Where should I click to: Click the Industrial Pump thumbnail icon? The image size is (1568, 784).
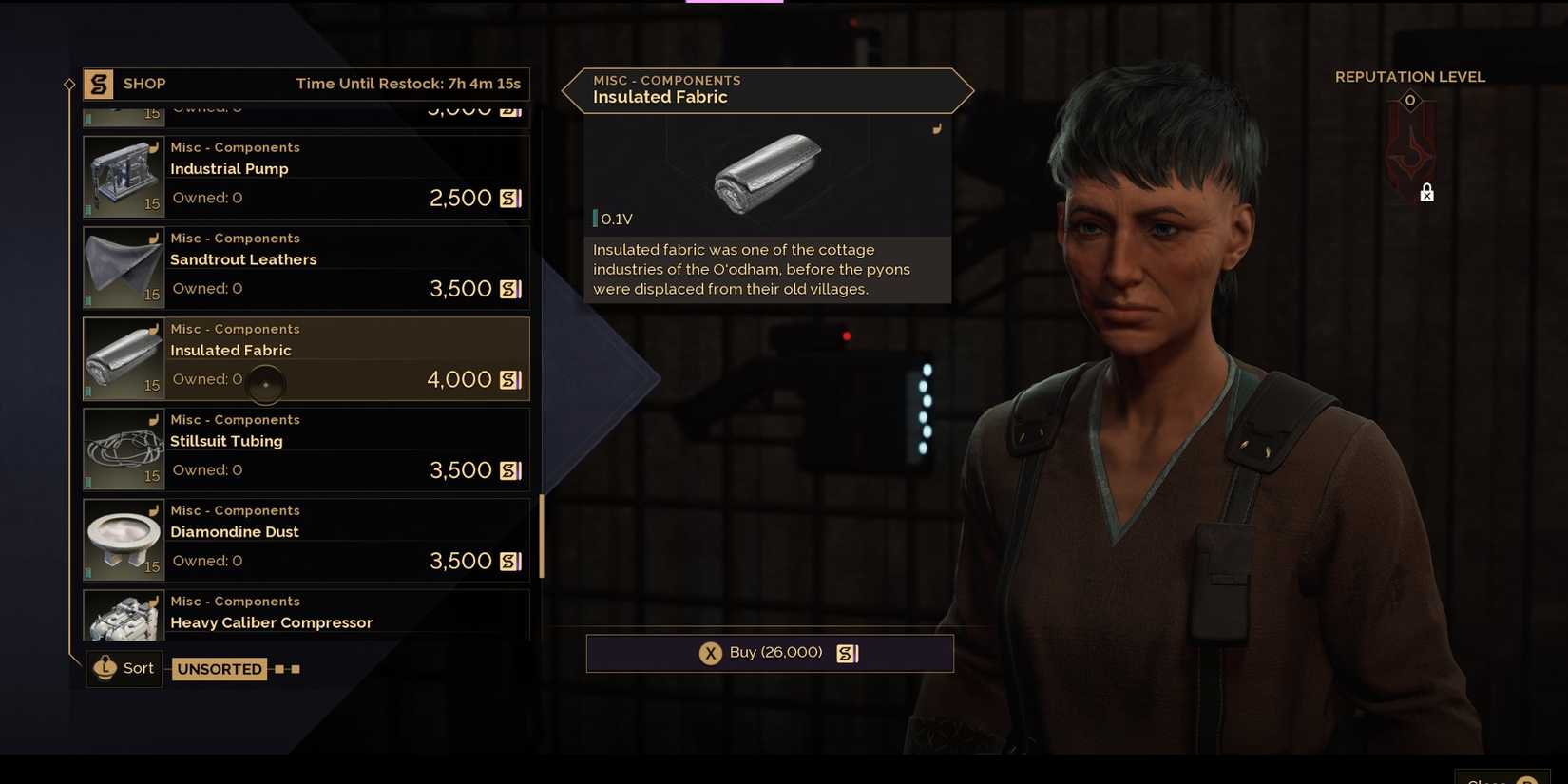tap(124, 178)
